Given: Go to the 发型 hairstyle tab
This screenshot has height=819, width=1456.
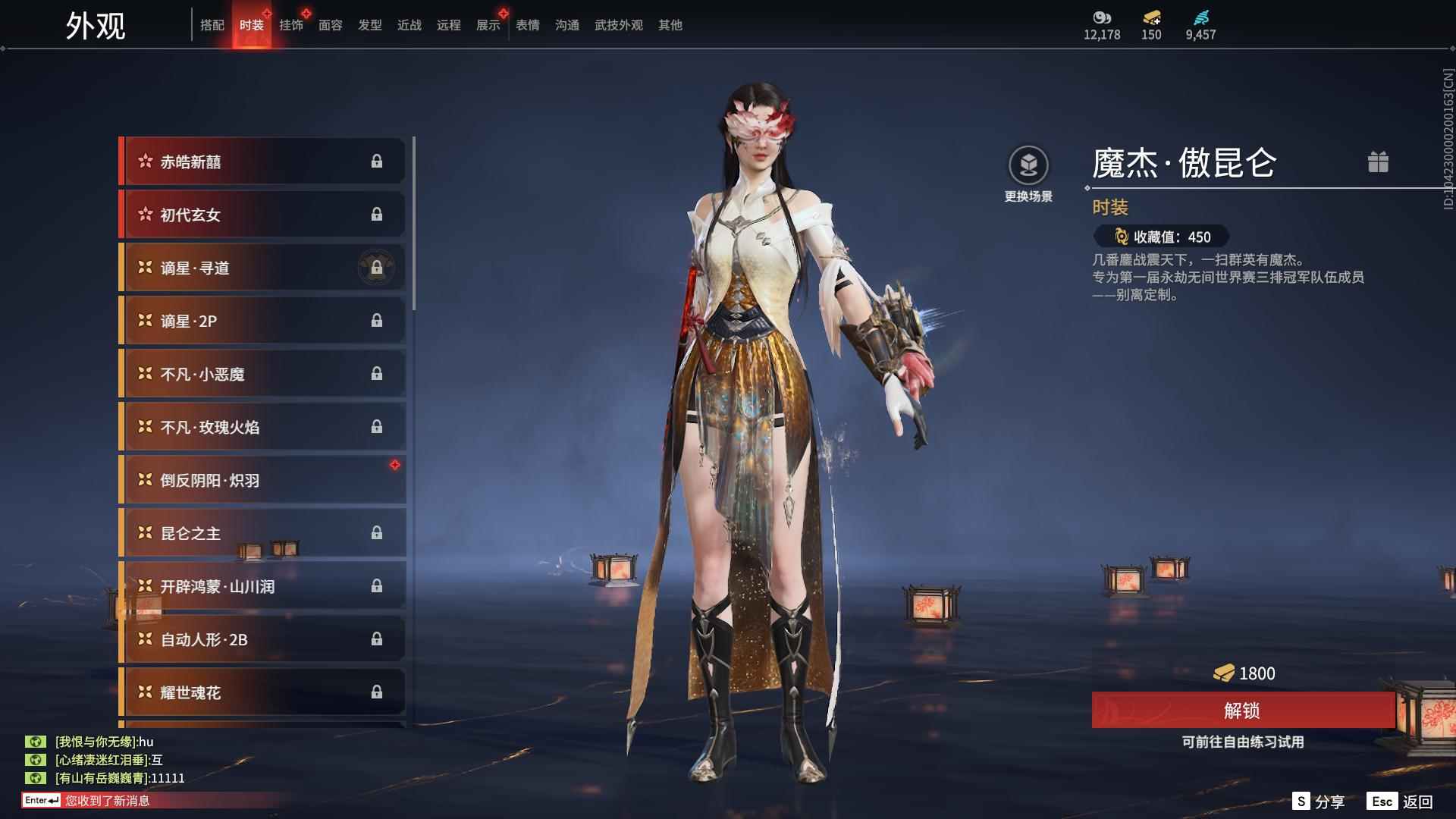Looking at the screenshot, I should [x=369, y=25].
